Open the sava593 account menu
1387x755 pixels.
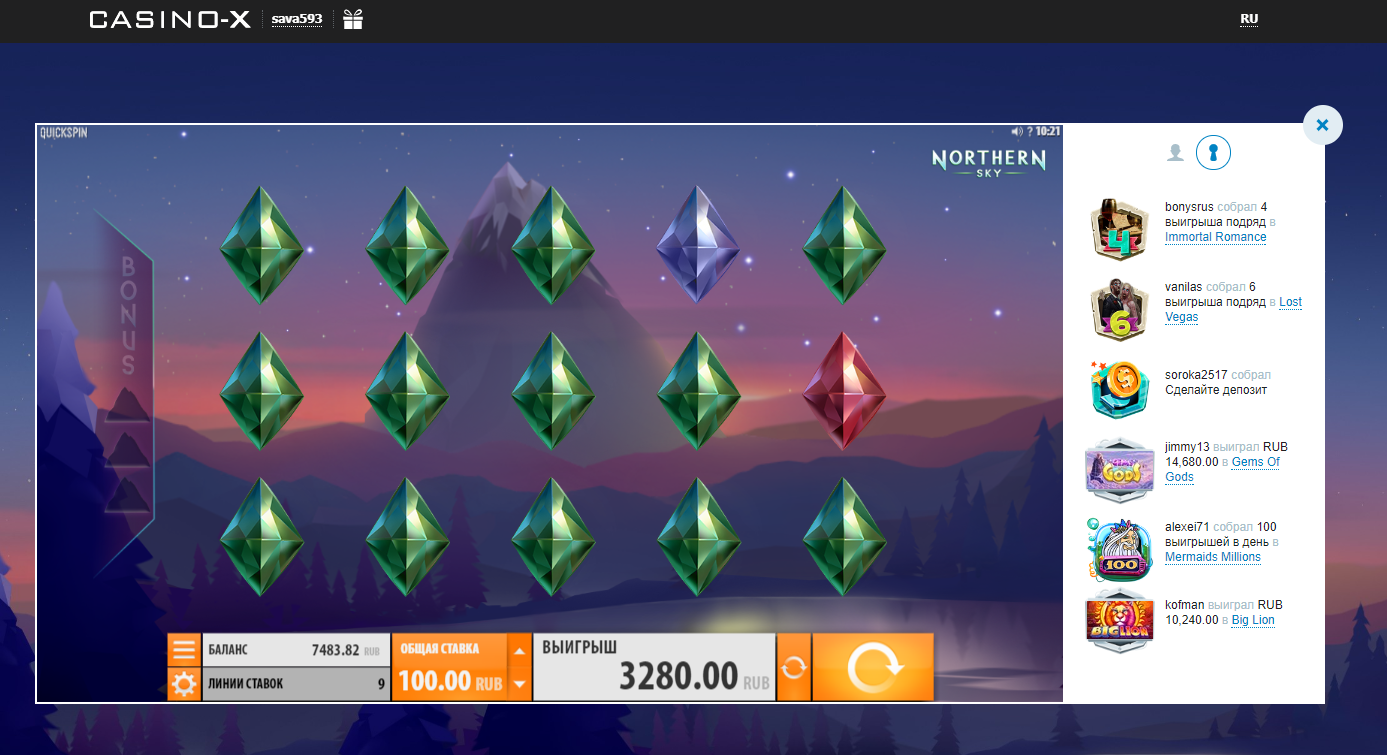point(297,18)
